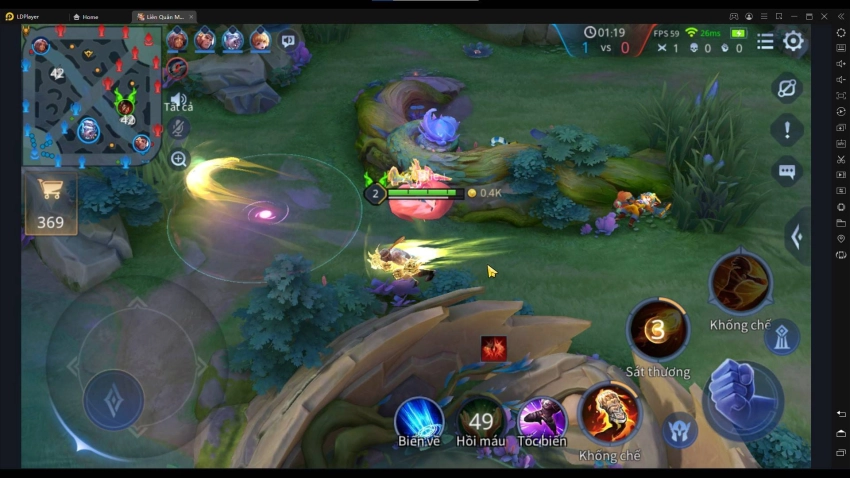Open the settings gear menu
This screenshot has height=478, width=850.
(x=793, y=41)
